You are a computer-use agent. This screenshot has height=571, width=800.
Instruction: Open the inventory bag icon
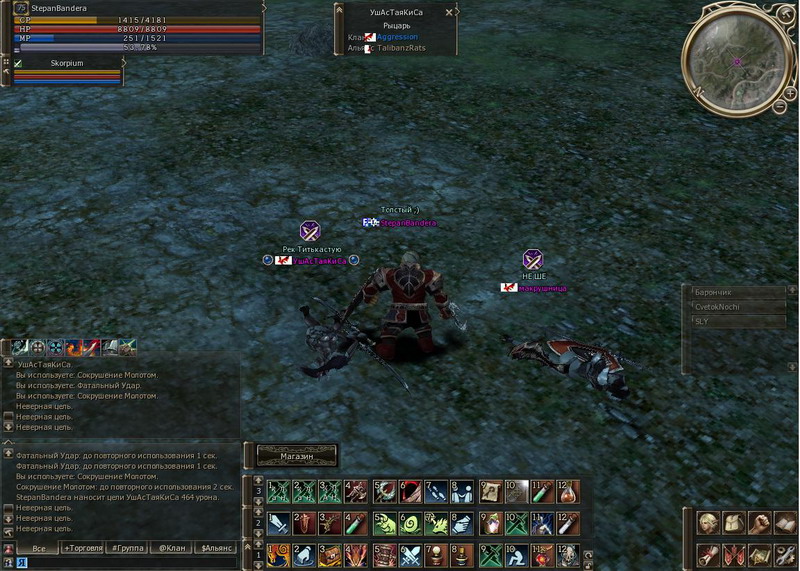[734, 523]
